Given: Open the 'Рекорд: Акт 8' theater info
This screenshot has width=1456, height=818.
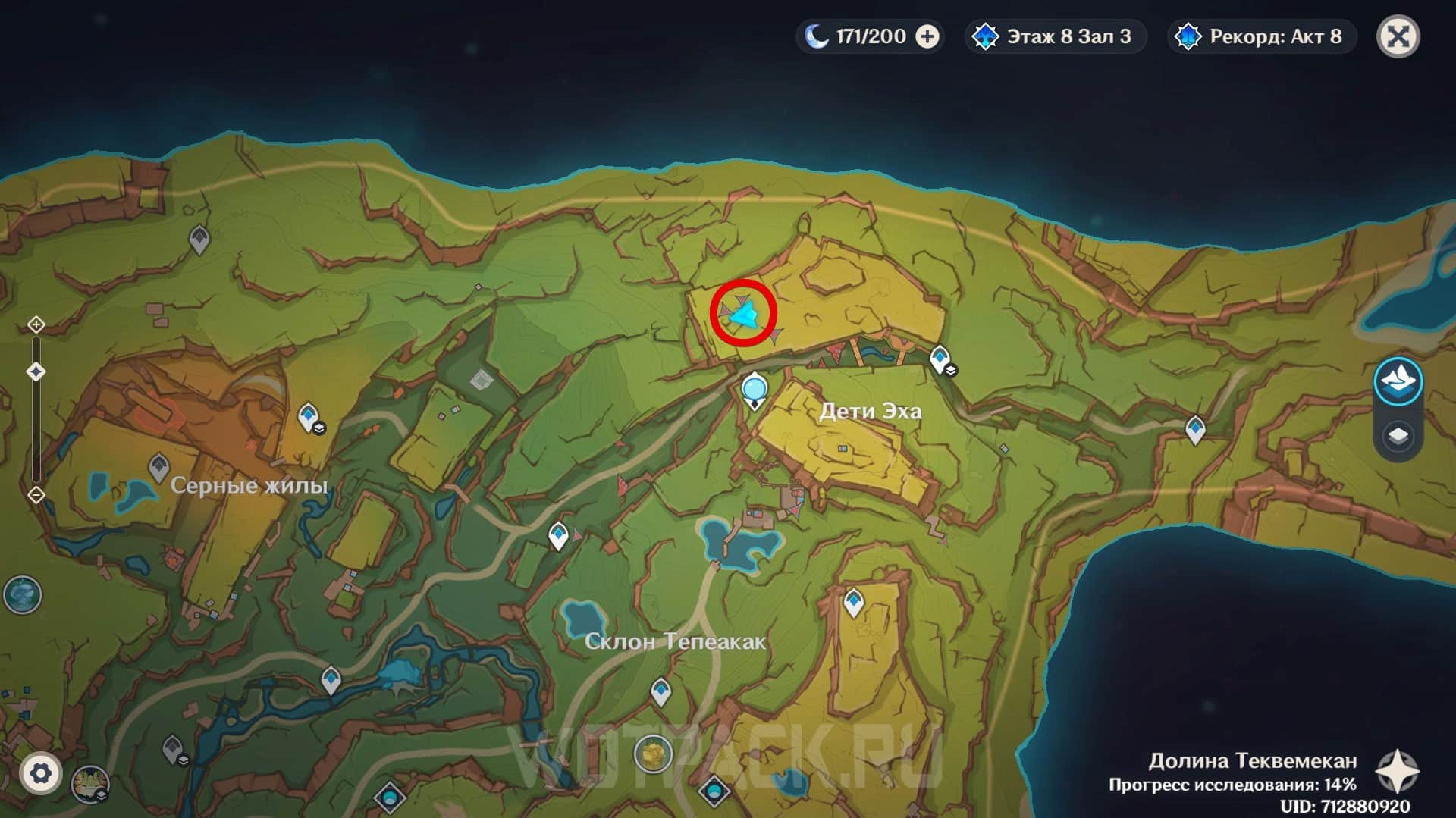Looking at the screenshot, I should click(1261, 36).
